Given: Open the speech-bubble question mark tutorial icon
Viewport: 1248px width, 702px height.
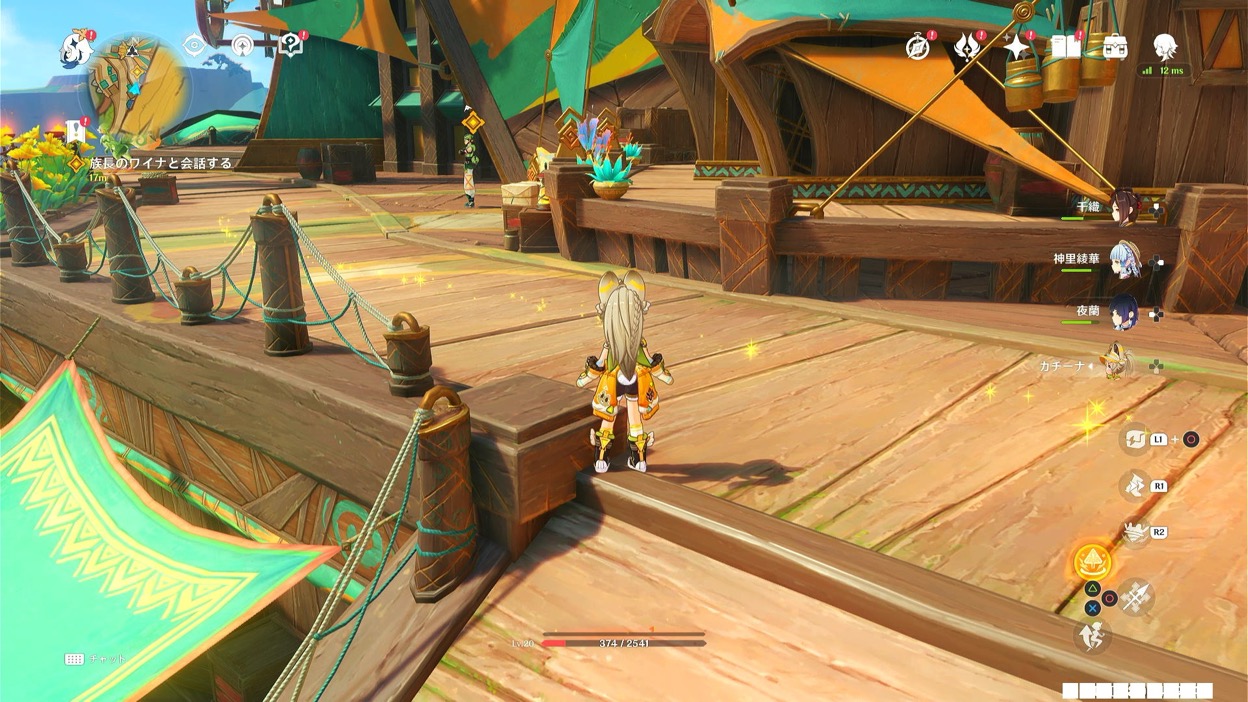Looking at the screenshot, I should pyautogui.click(x=290, y=45).
